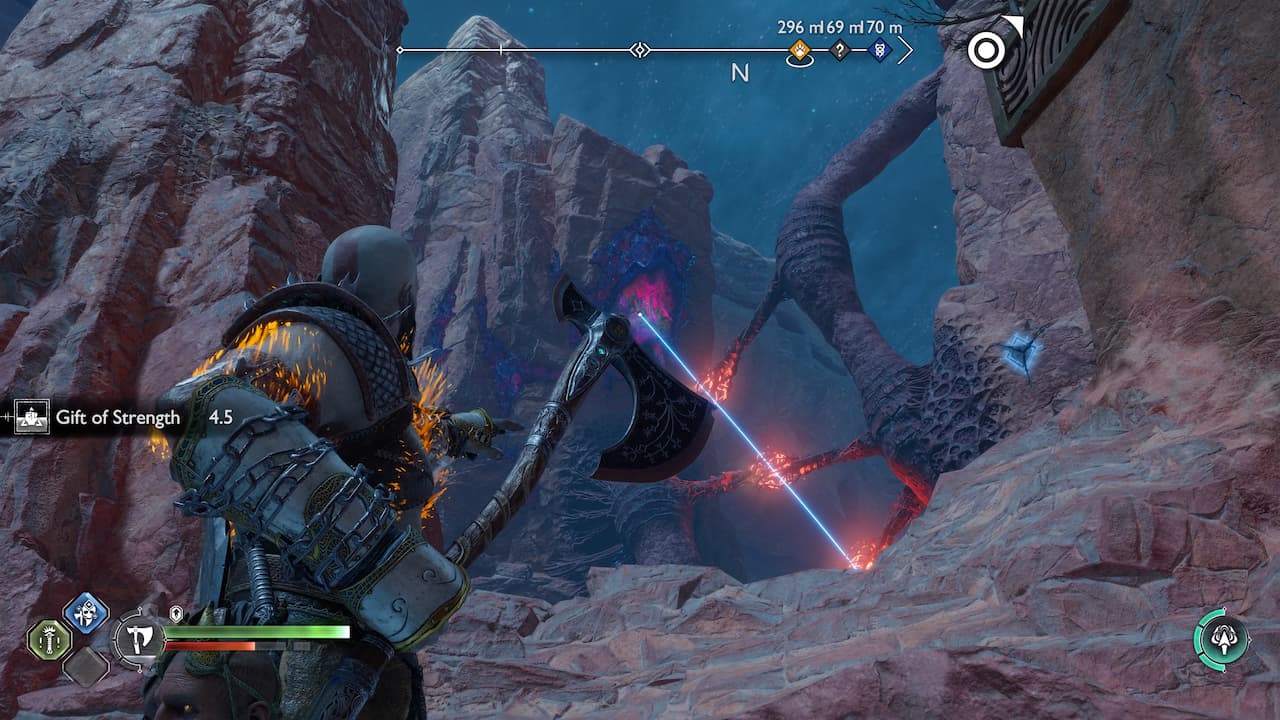Click the Gift of Strength label text

click(117, 417)
